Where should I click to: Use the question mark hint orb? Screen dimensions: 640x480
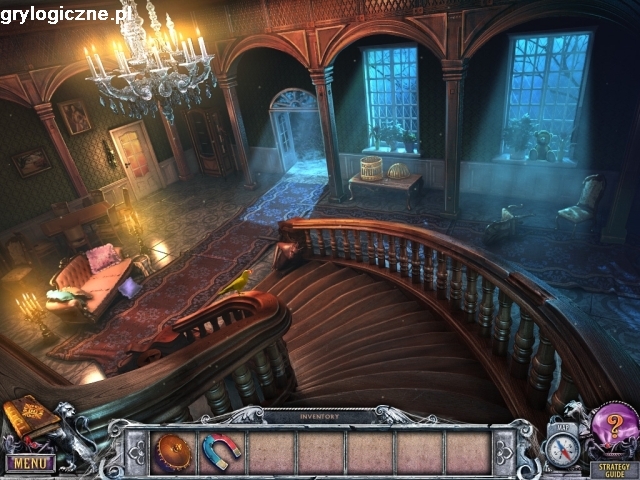[612, 427]
